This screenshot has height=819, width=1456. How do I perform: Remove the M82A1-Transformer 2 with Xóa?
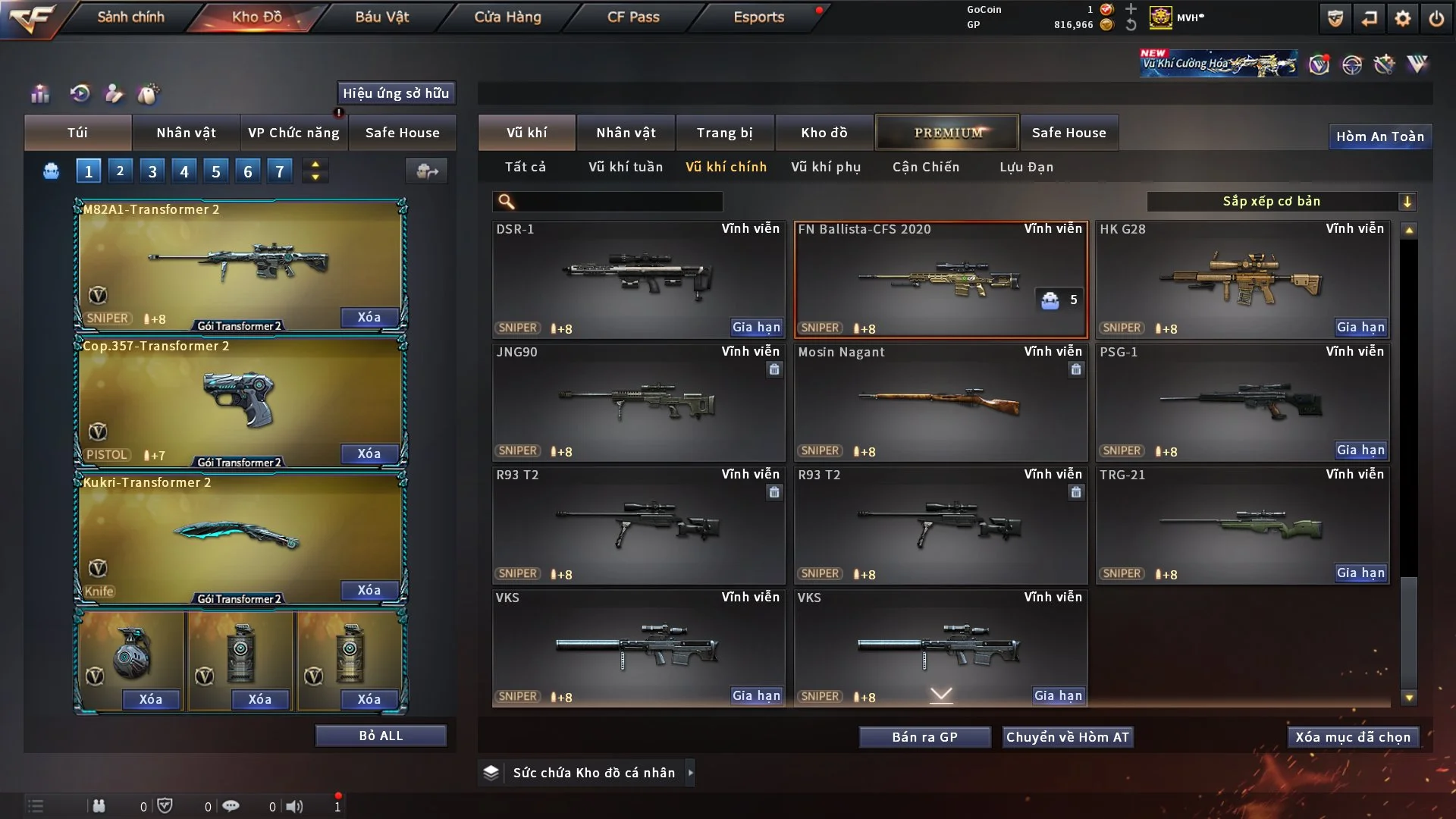(369, 317)
